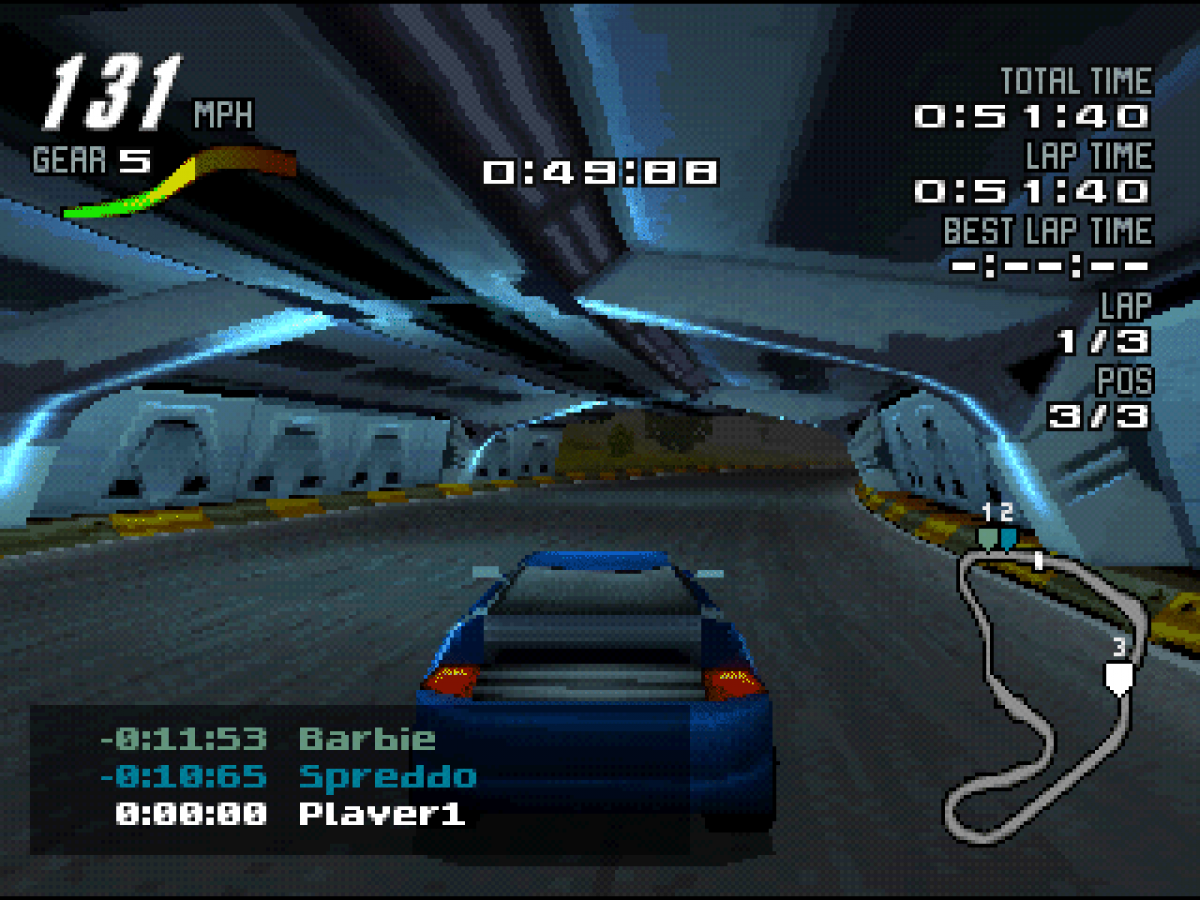
Task: Click opponent marker 1 on the minimap
Action: [988, 538]
